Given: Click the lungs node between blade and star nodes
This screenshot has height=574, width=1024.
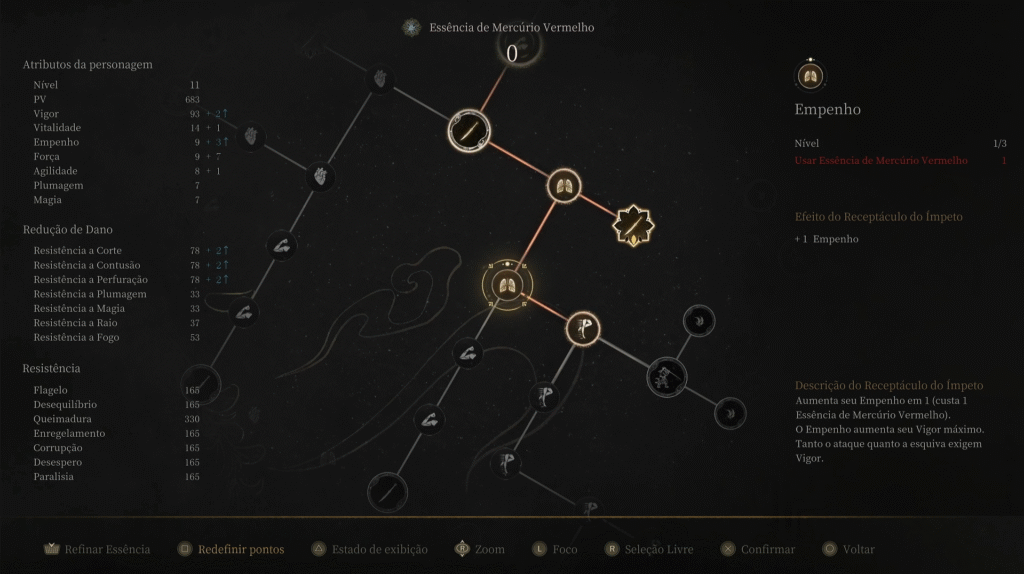Looking at the screenshot, I should [x=565, y=185].
